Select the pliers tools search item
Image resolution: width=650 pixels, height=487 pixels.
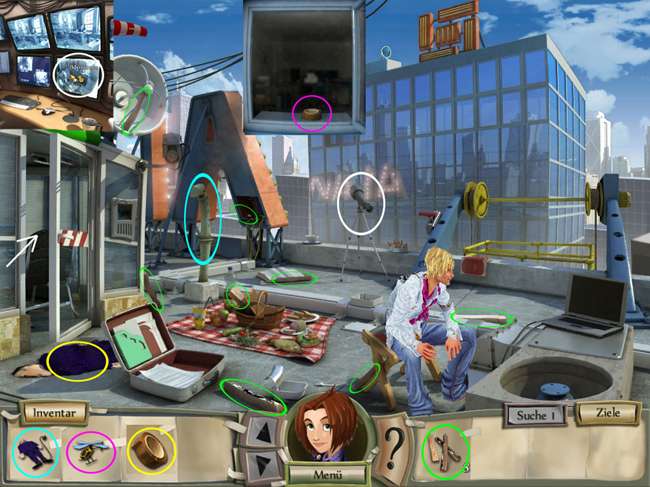click(x=446, y=450)
